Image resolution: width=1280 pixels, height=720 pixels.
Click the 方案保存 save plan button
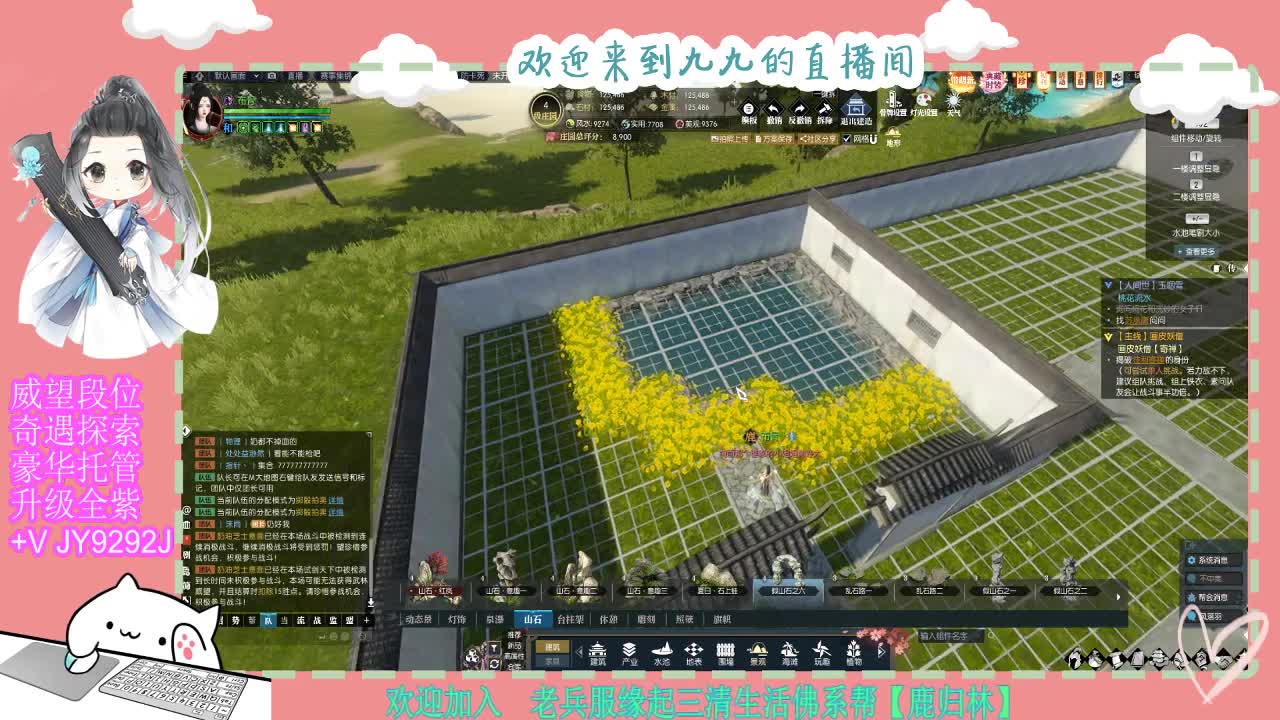(773, 137)
